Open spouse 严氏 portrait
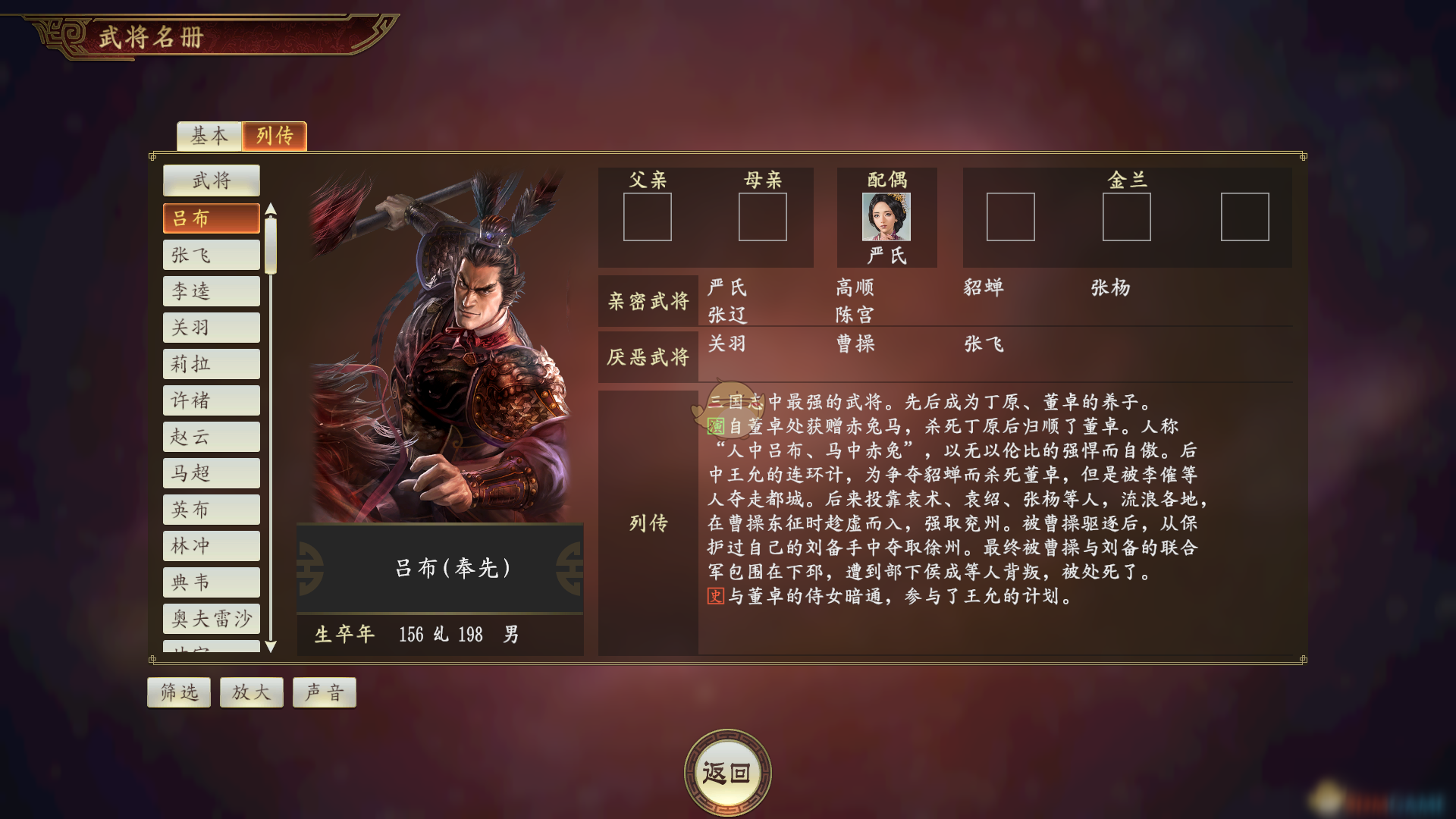The image size is (1456, 819). pyautogui.click(x=886, y=217)
